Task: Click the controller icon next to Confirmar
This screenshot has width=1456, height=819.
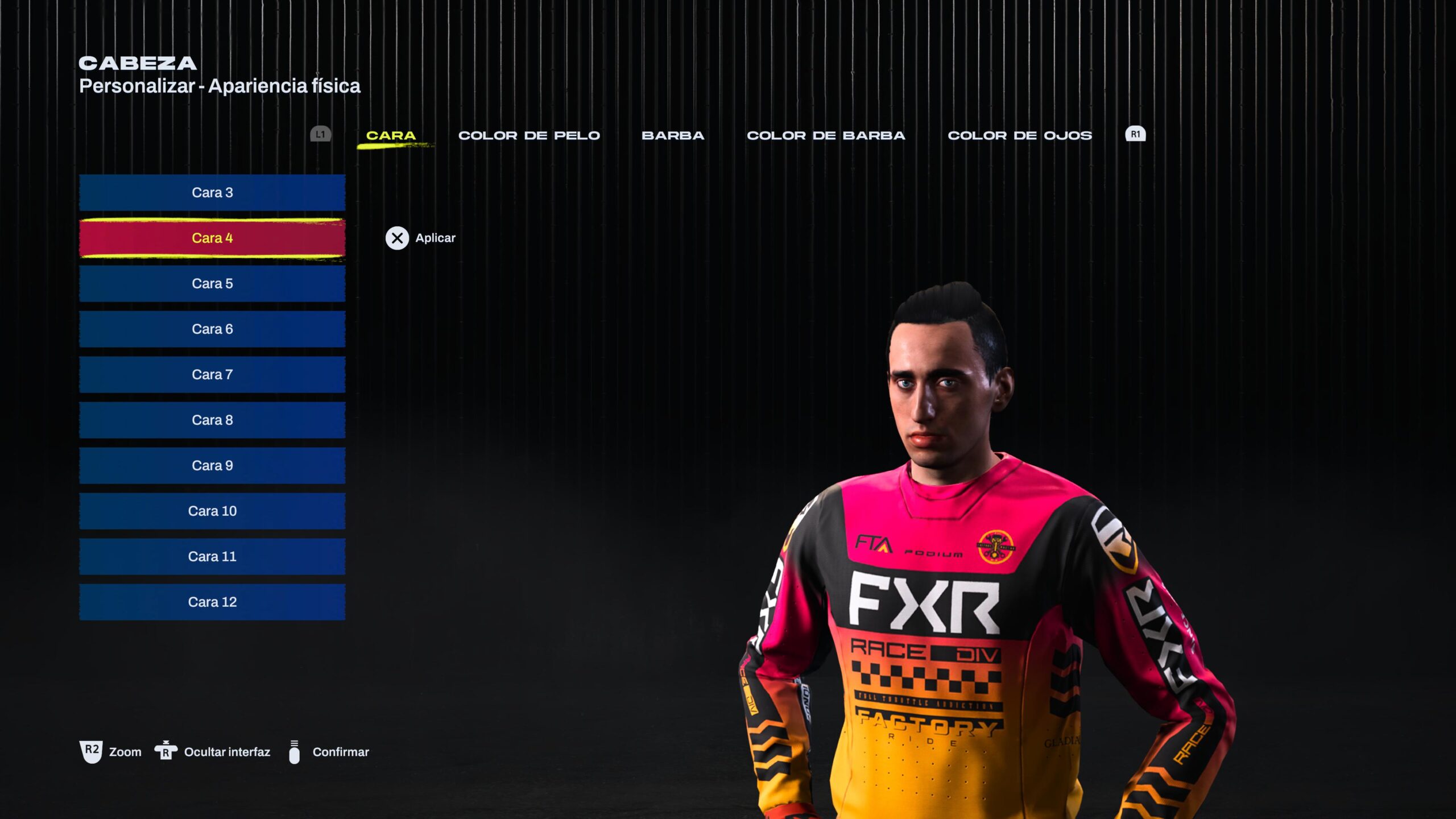Action: point(295,751)
